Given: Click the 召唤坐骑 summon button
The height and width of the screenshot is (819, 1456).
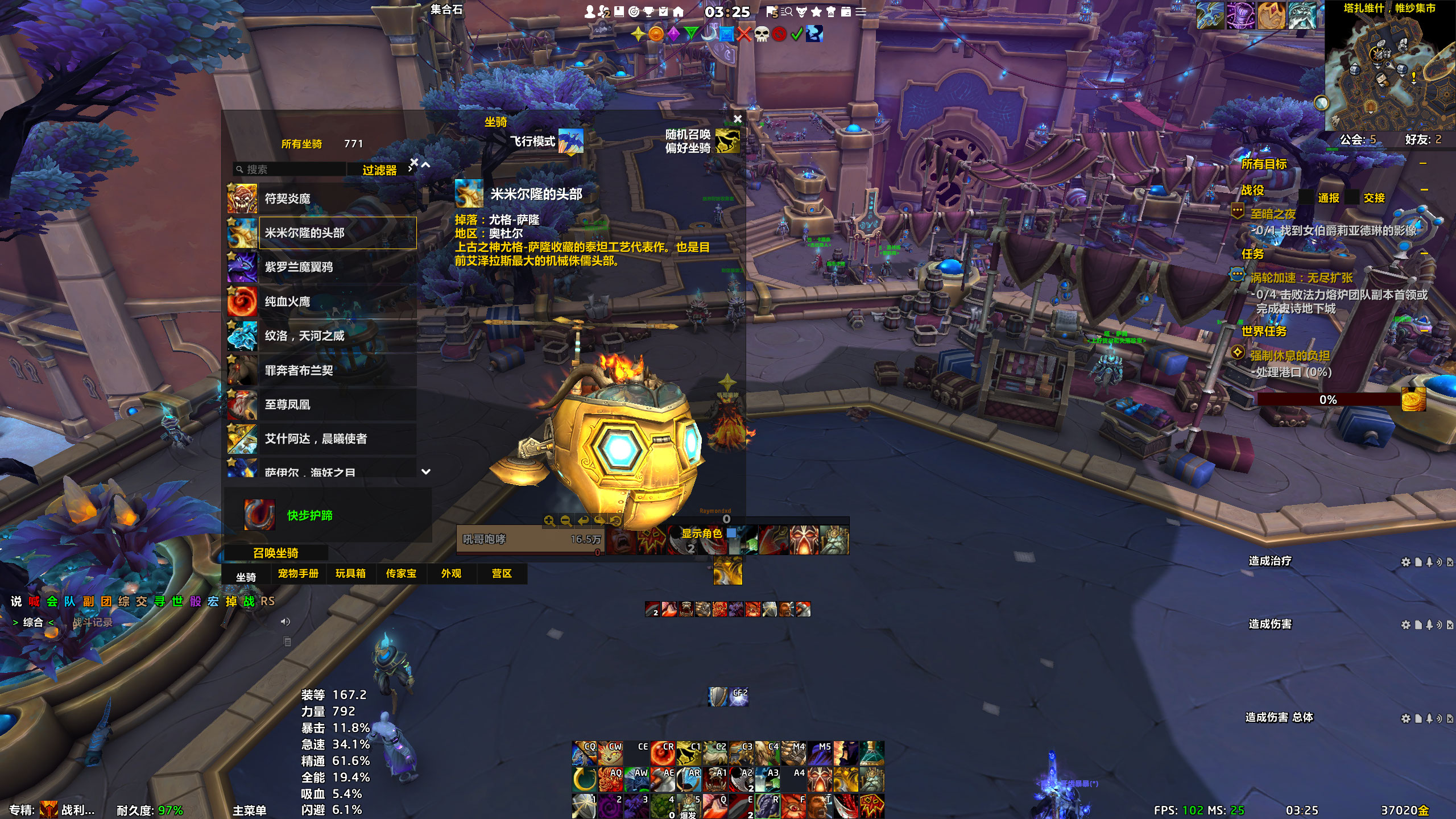Looking at the screenshot, I should click(x=276, y=553).
